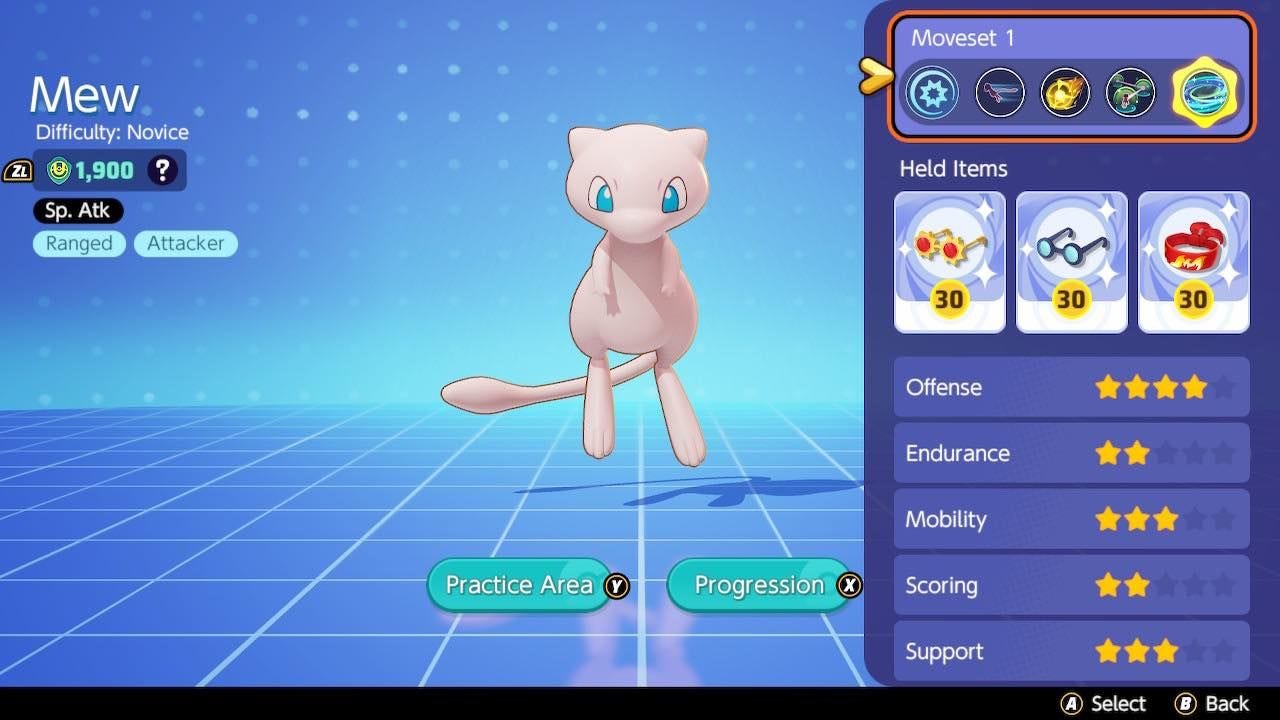Open the Progression screen
Viewport: 1280px width, 720px height.
click(760, 585)
